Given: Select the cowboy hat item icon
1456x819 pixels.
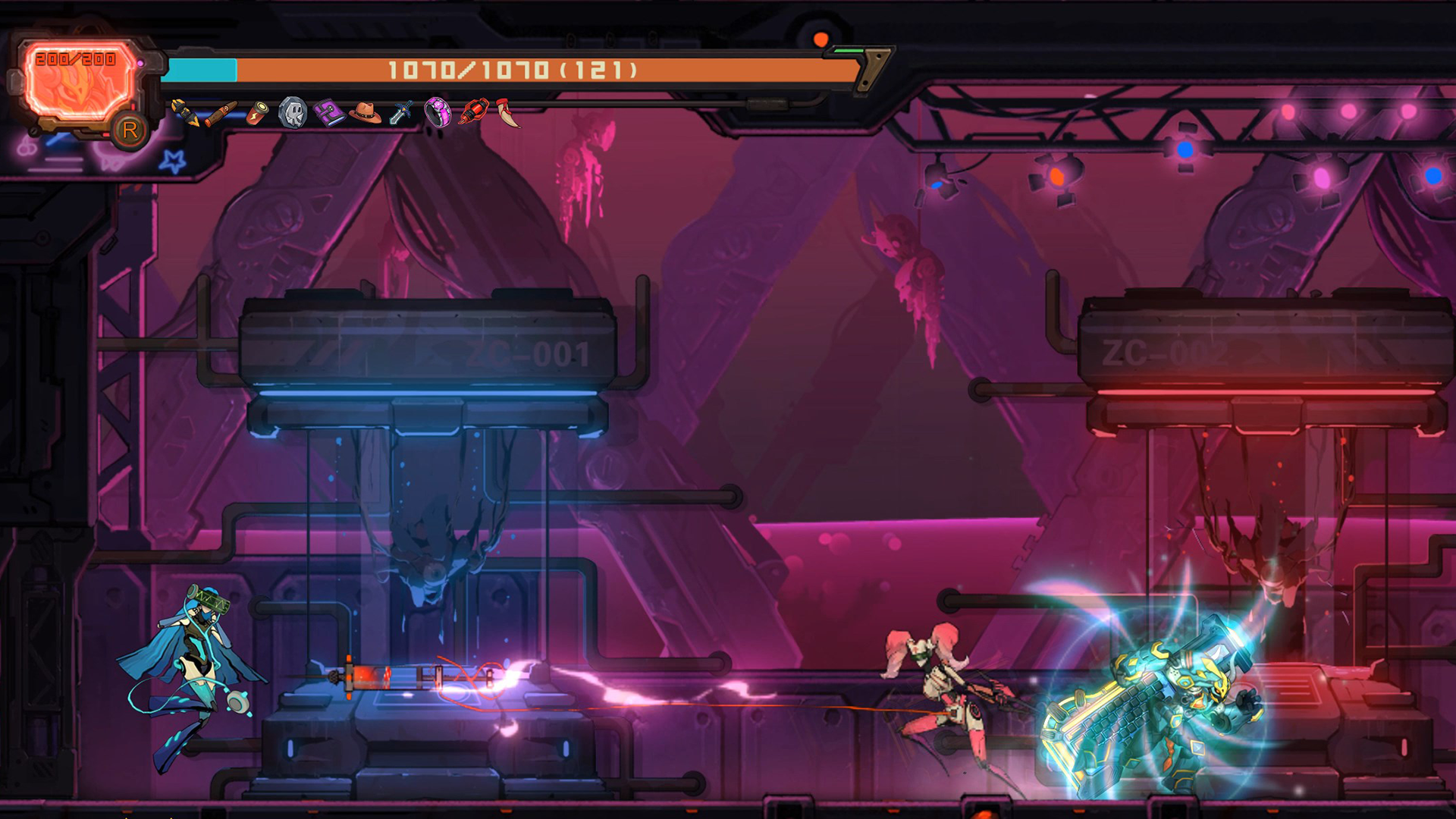Looking at the screenshot, I should [366, 113].
